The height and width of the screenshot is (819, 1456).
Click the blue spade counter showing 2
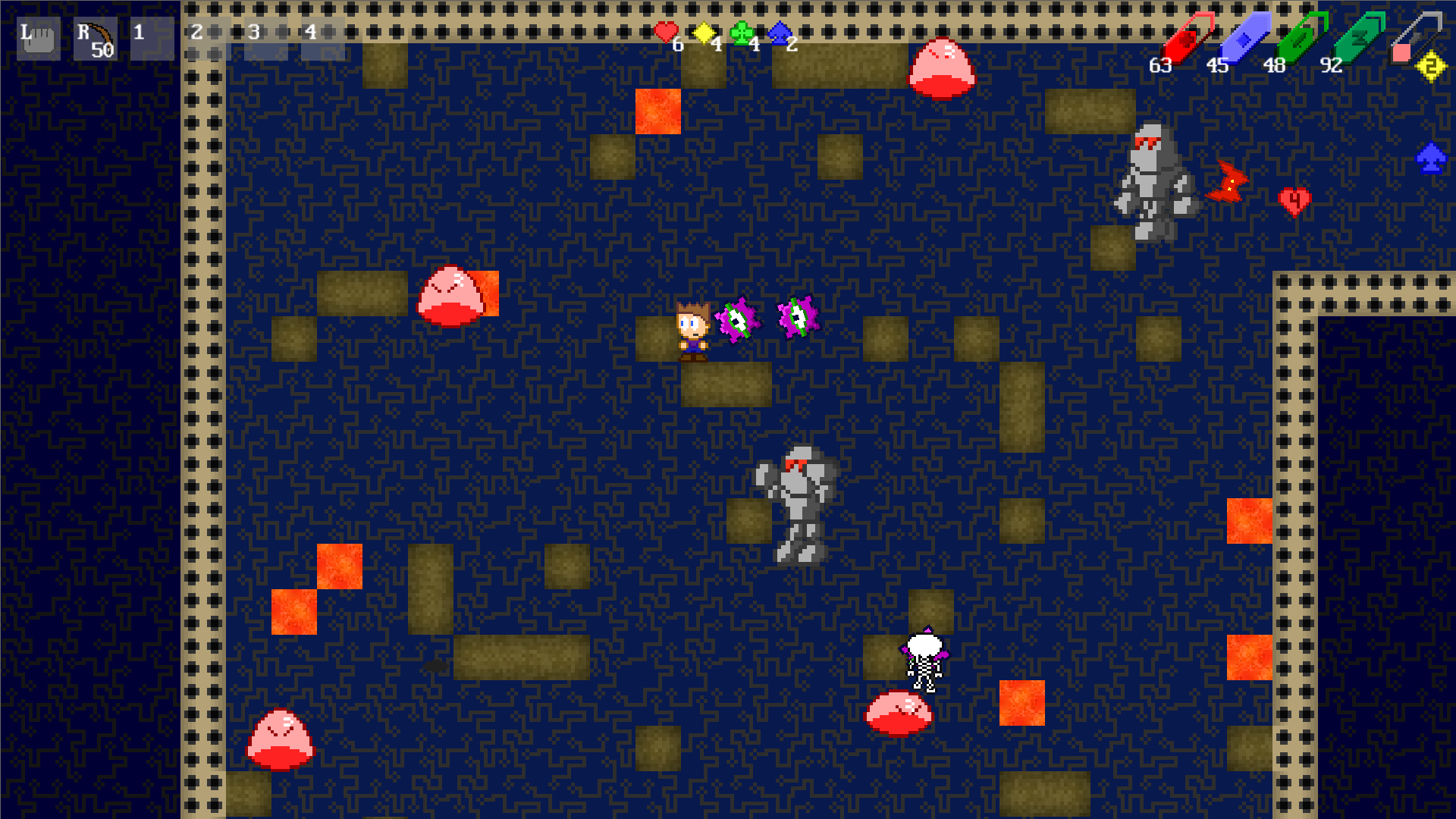coord(783,36)
